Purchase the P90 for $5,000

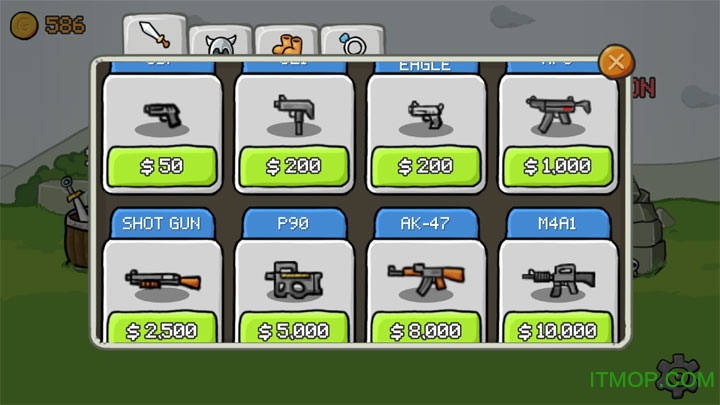294,329
